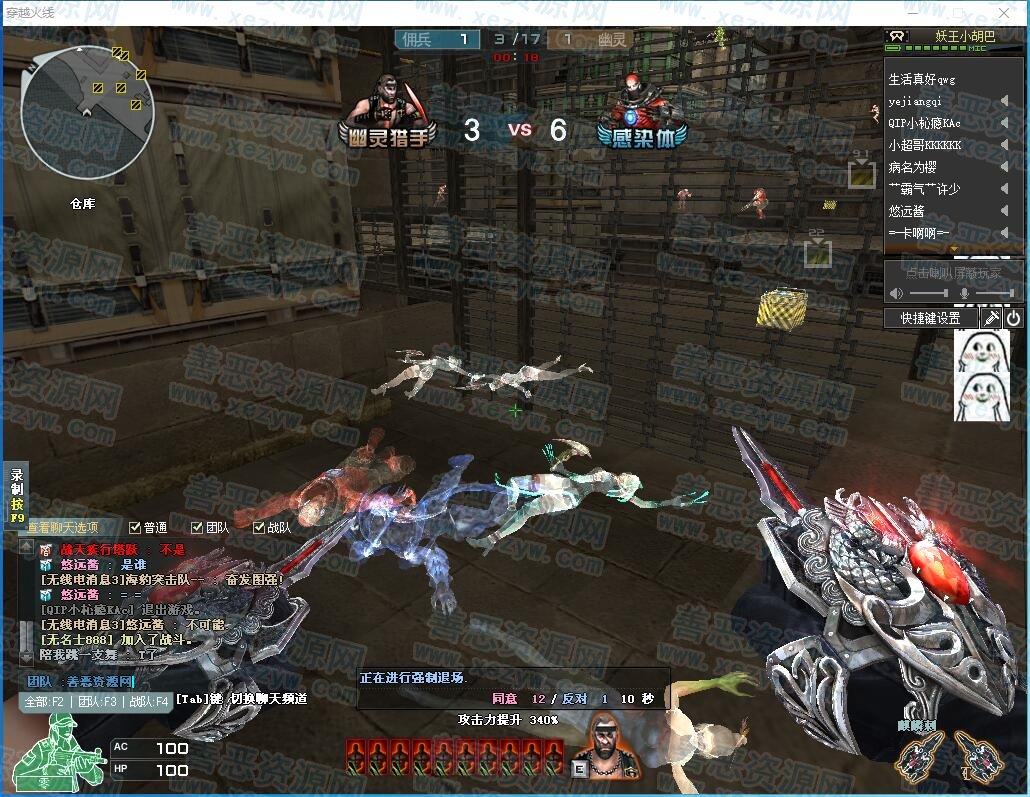The width and height of the screenshot is (1030, 797).
Task: Expand voice list with the orange arrow
Action: (x=953, y=248)
